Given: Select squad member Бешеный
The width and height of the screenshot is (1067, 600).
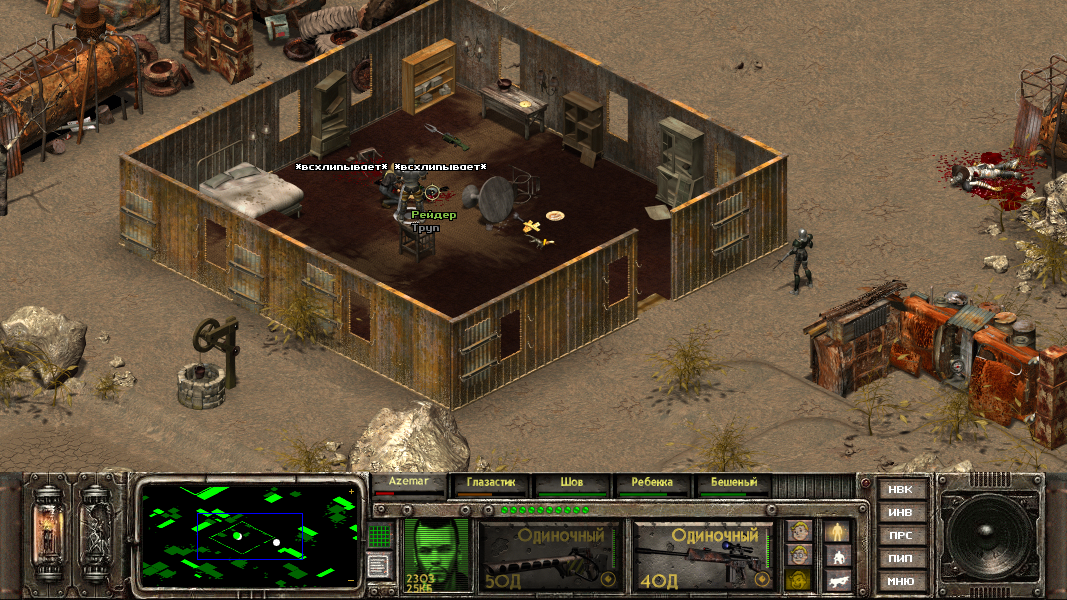Looking at the screenshot, I should pos(733,483).
